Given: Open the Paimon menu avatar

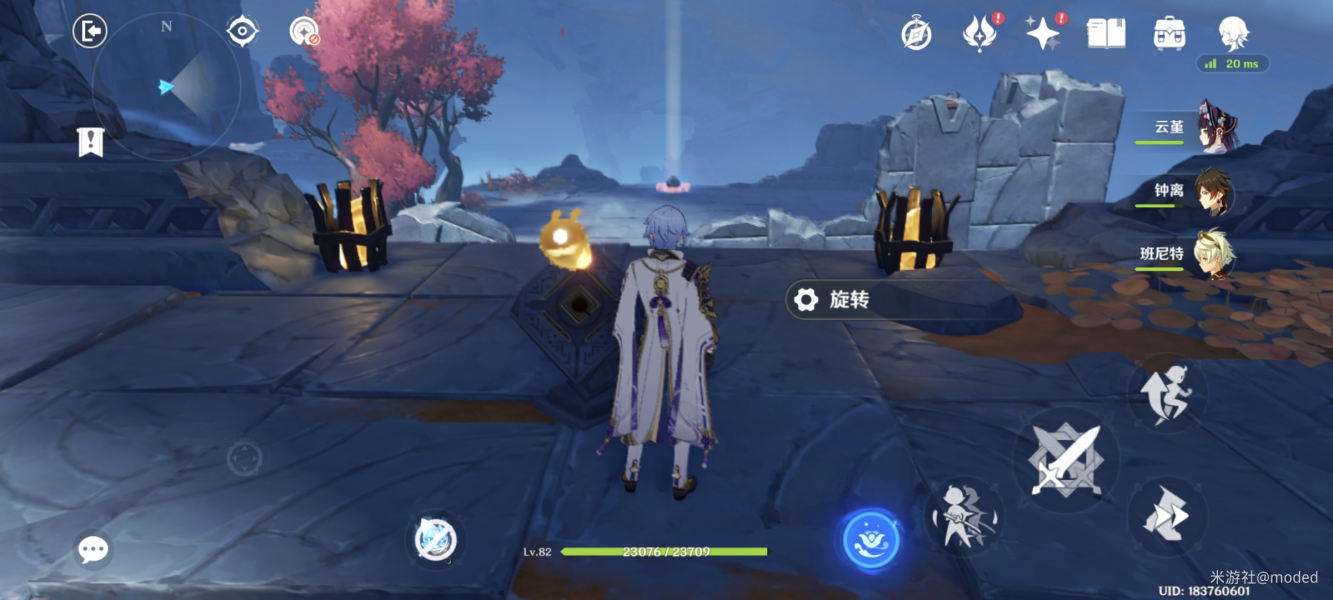Looking at the screenshot, I should click(x=1233, y=32).
